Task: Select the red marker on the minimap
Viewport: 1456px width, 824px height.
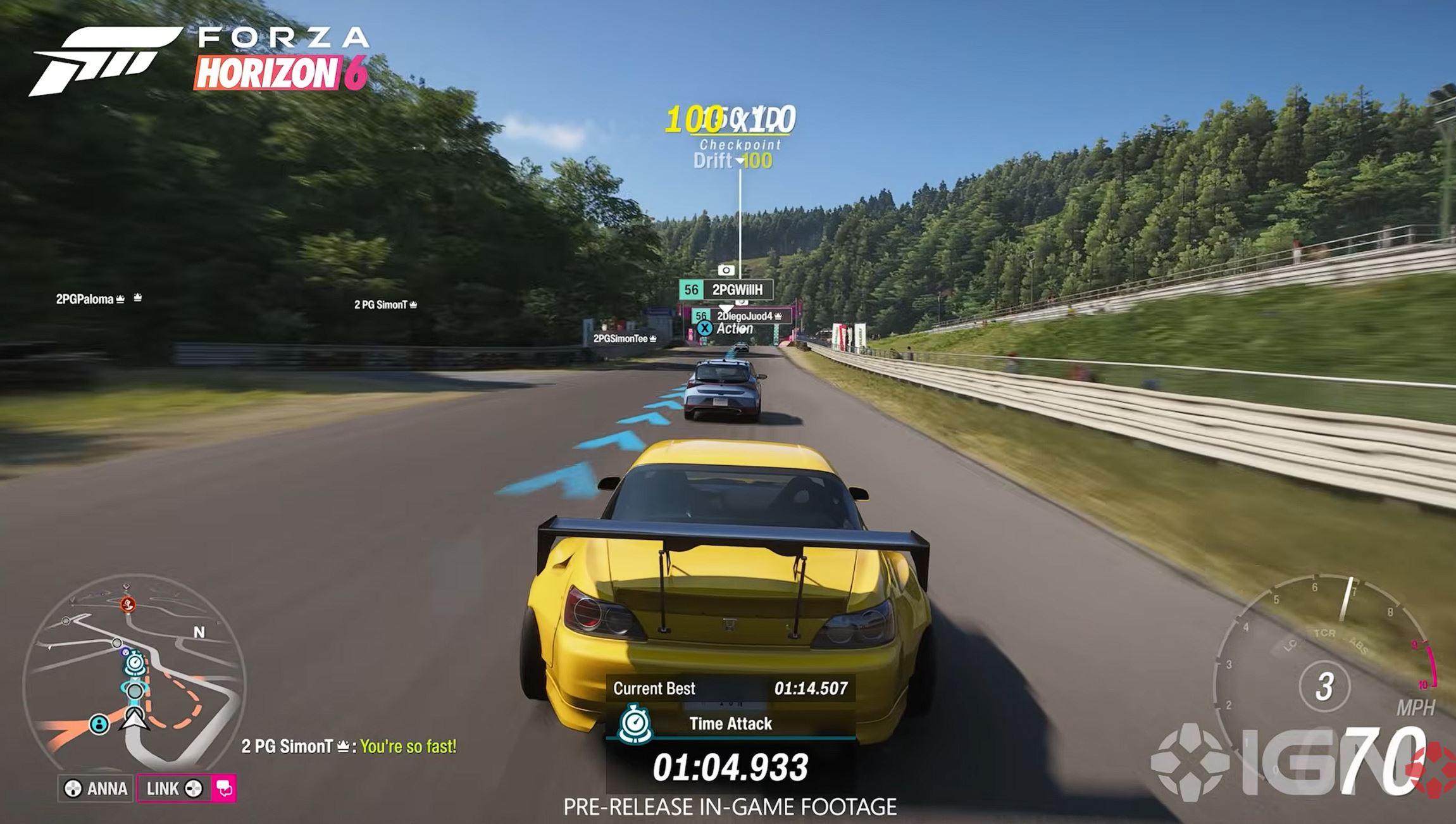Action: click(x=128, y=604)
